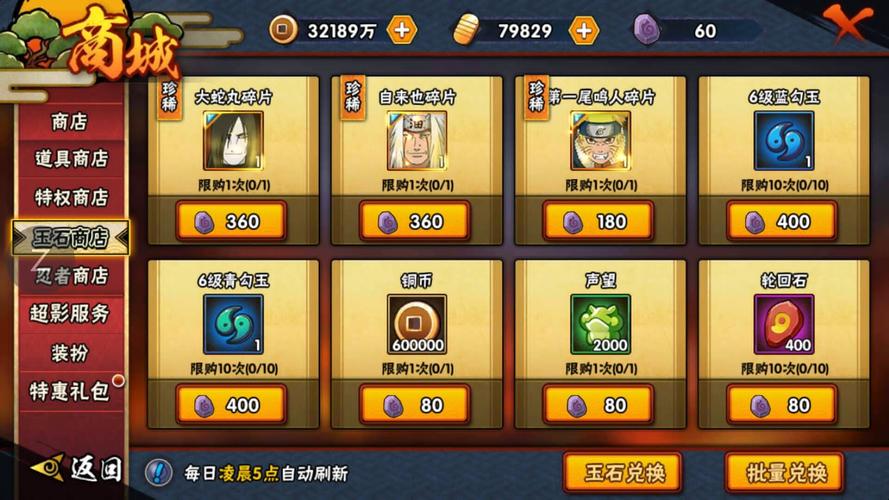This screenshot has width=889, height=500.
Task: Add more gold ingots with plus button
Action: [x=583, y=30]
